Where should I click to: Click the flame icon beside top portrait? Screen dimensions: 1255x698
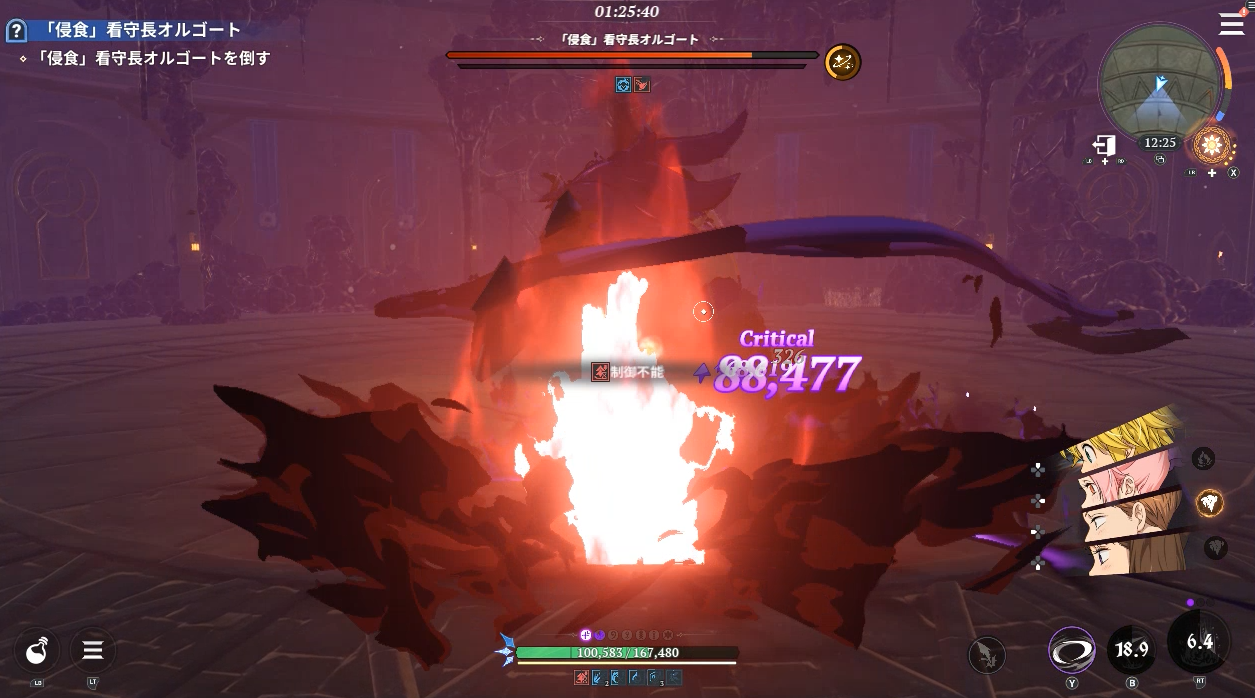tap(1204, 459)
